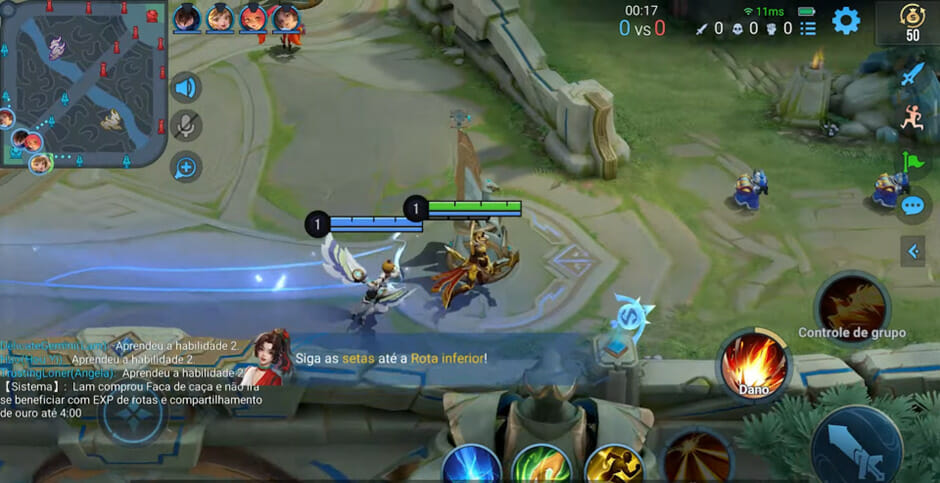This screenshot has height=483, width=940.
Task: Open the settings gear menu
Action: [x=846, y=20]
